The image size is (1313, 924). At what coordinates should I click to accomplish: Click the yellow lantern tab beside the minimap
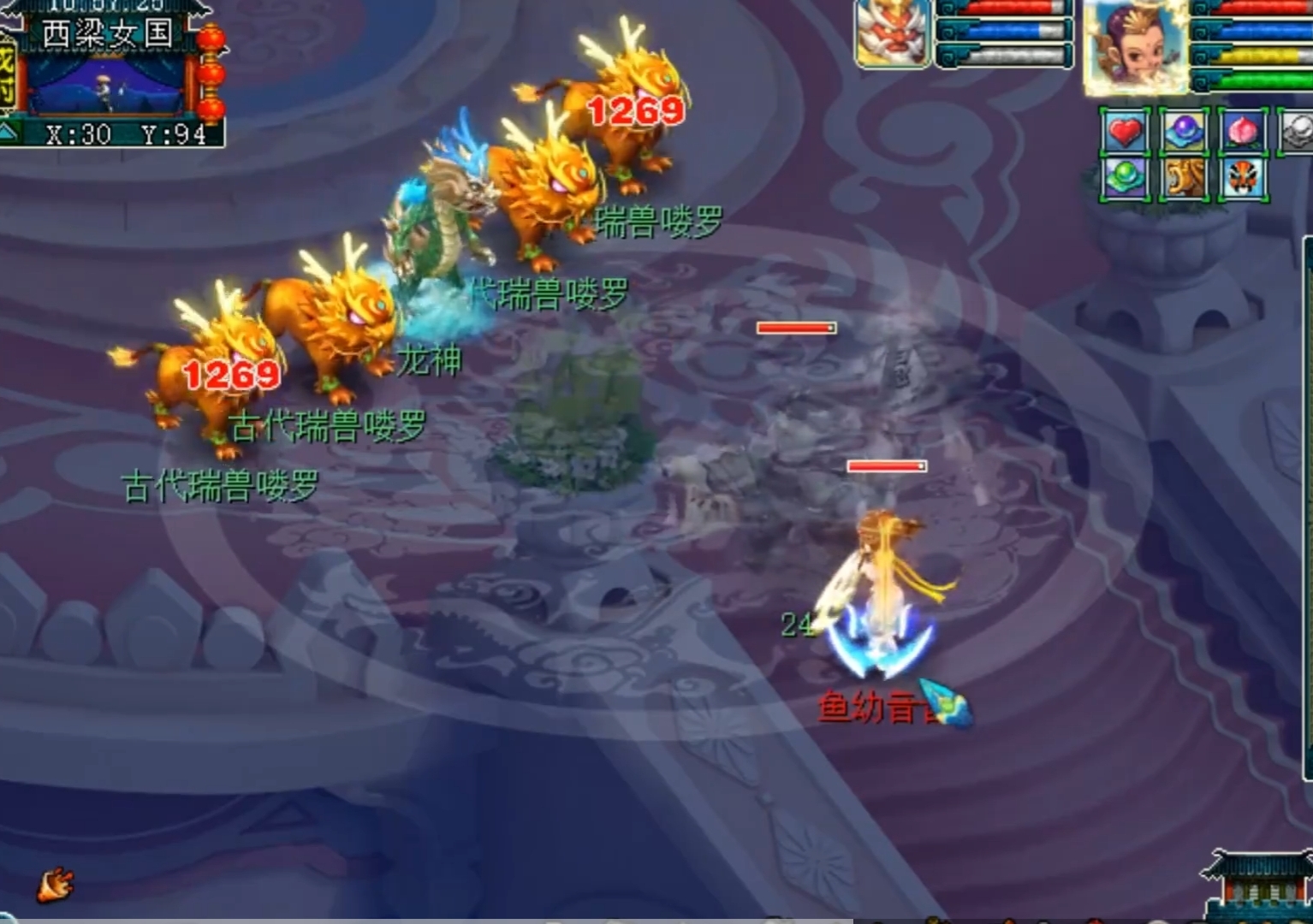coord(8,73)
